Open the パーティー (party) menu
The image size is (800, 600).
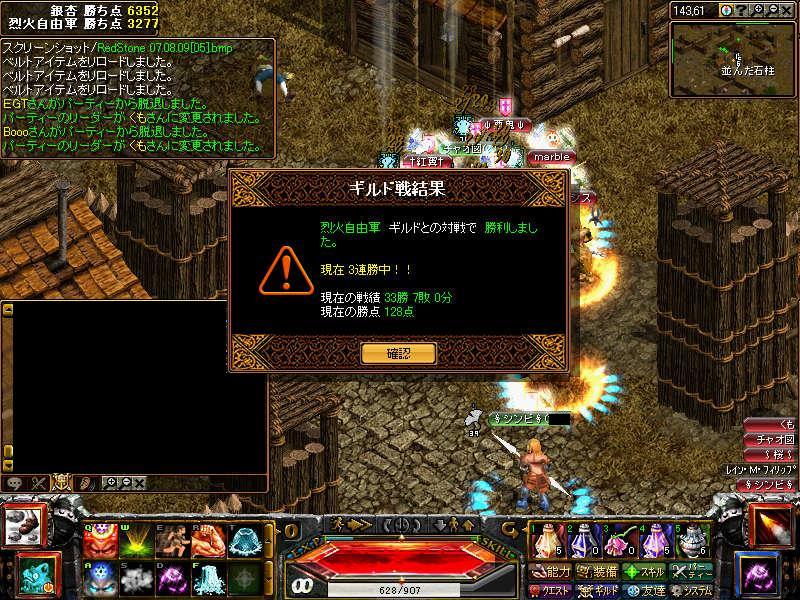click(x=692, y=572)
